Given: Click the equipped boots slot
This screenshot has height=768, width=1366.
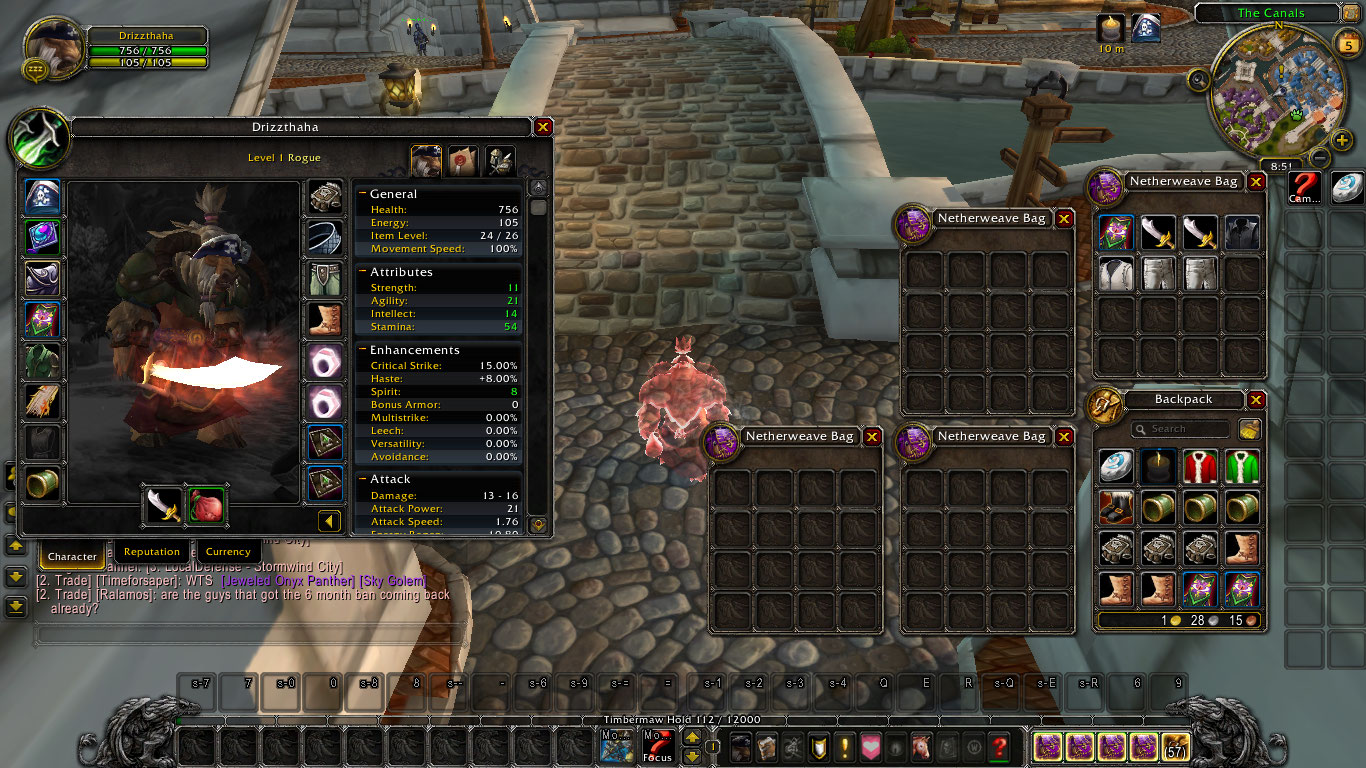Looking at the screenshot, I should pyautogui.click(x=324, y=319).
